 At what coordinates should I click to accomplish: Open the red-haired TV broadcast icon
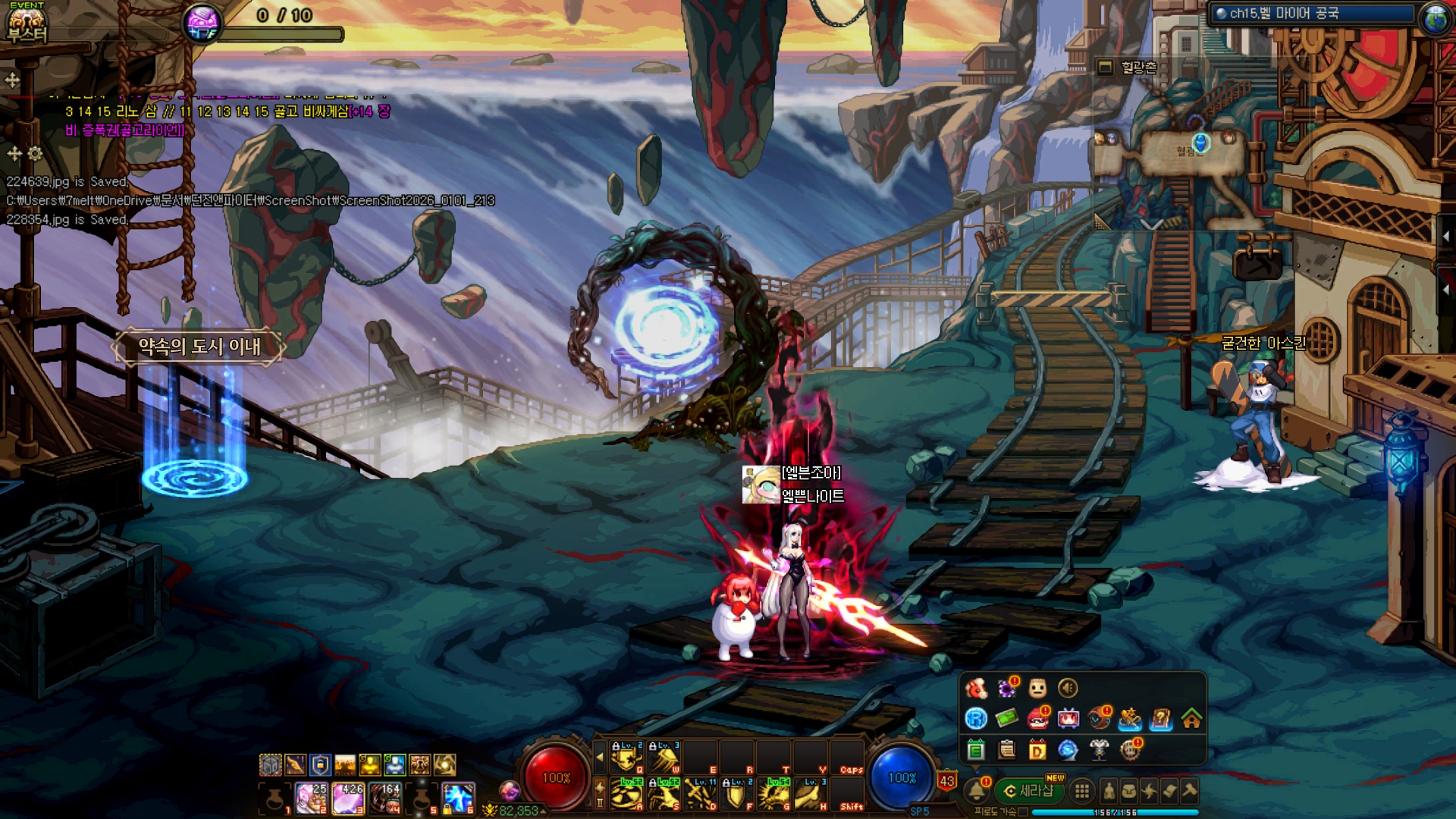[x=1068, y=718]
